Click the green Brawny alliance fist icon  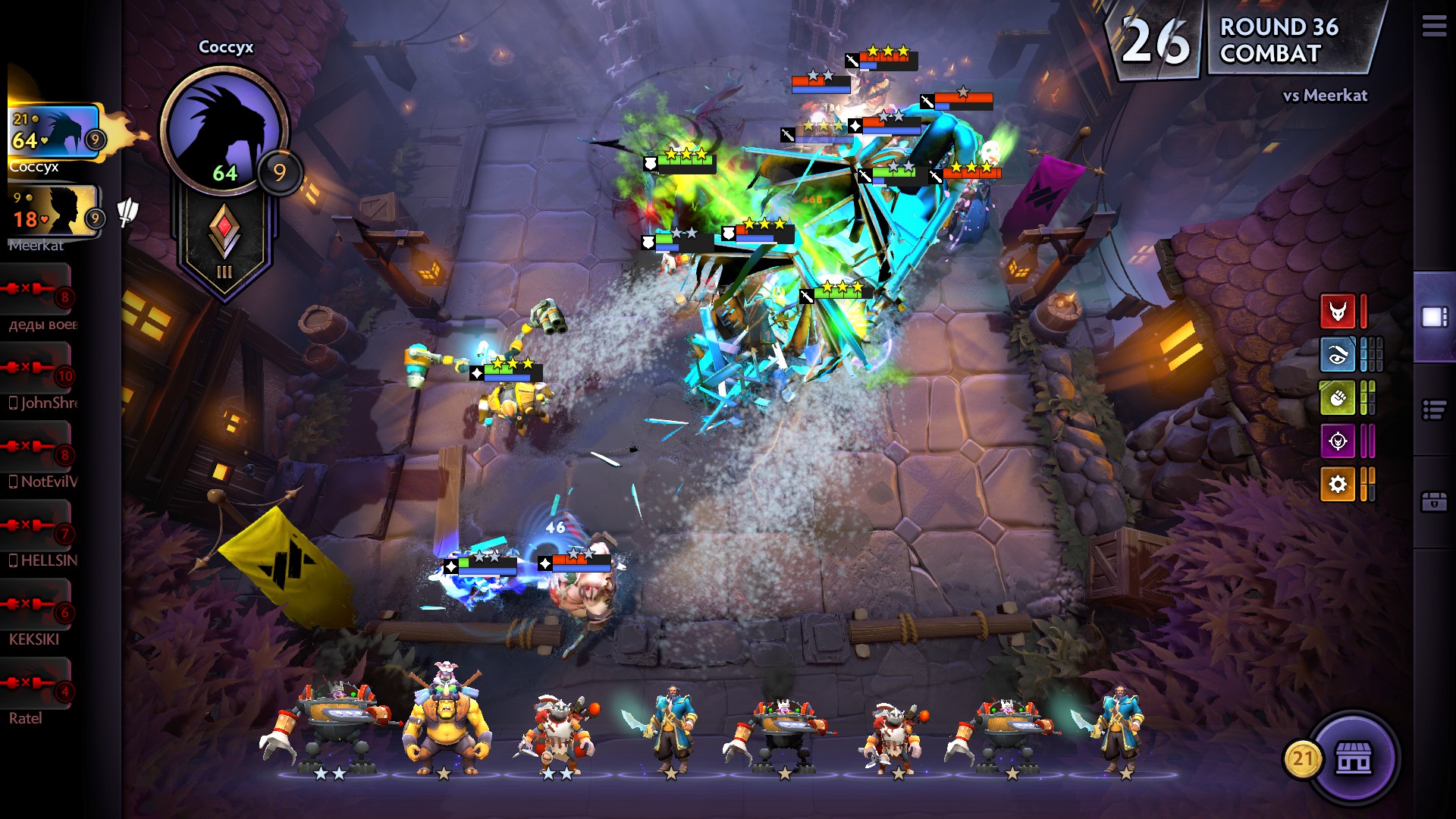pyautogui.click(x=1337, y=398)
